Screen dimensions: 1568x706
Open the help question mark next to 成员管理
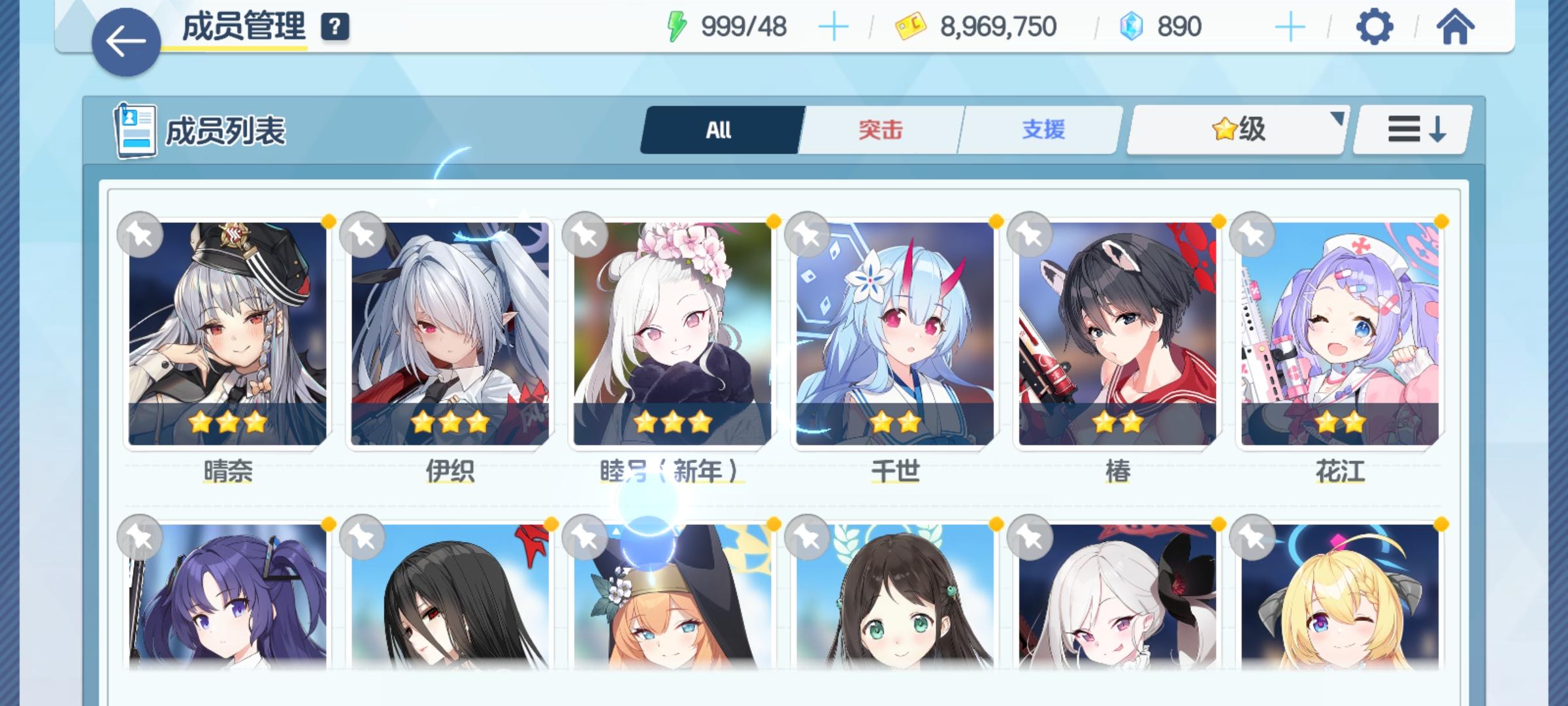(335, 27)
